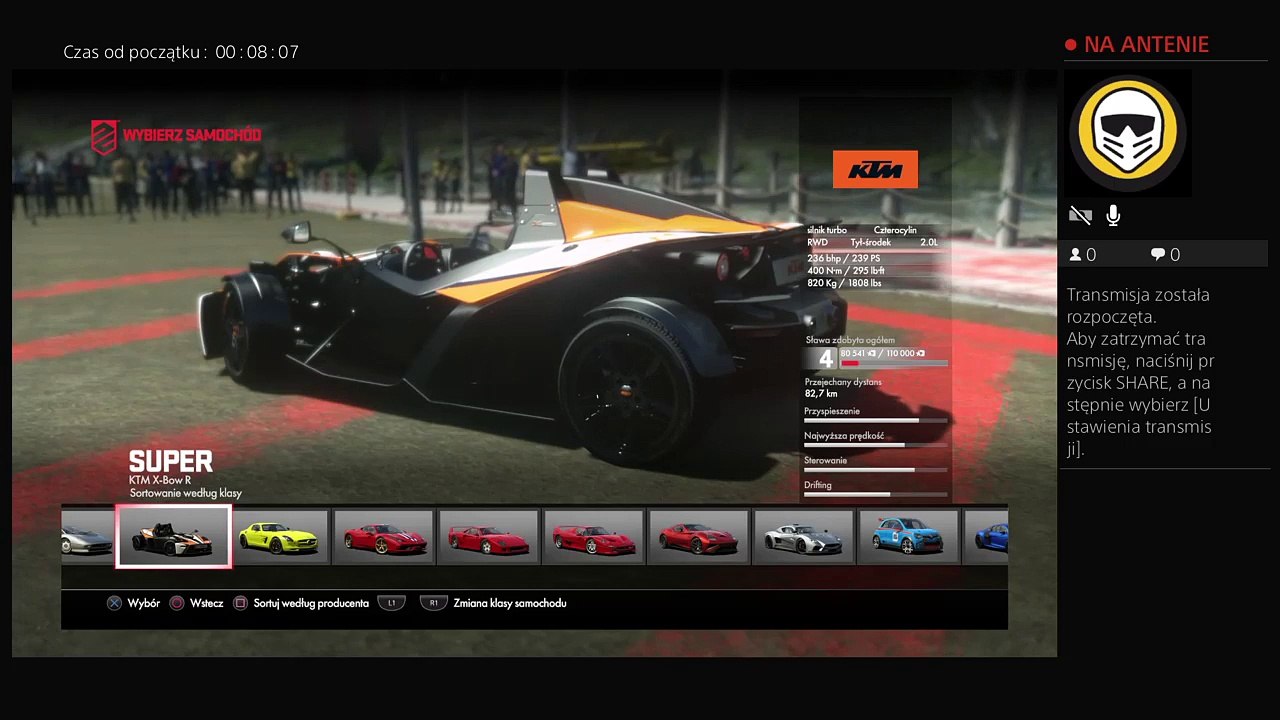This screenshot has width=1280, height=720.
Task: Pick the red Ferrari with white stripe
Action: click(384, 537)
